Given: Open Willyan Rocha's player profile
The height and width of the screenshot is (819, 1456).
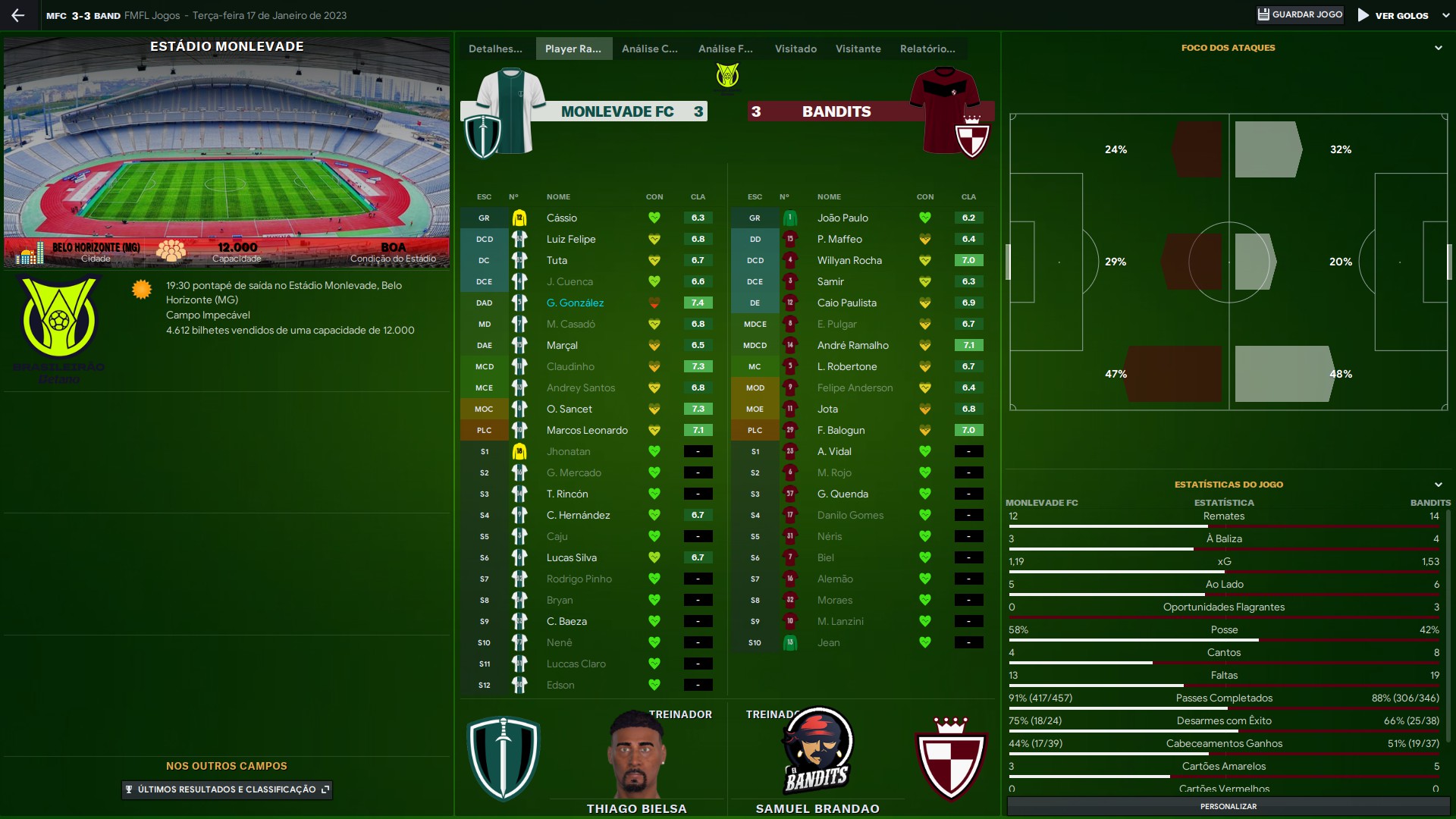Looking at the screenshot, I should point(849,260).
